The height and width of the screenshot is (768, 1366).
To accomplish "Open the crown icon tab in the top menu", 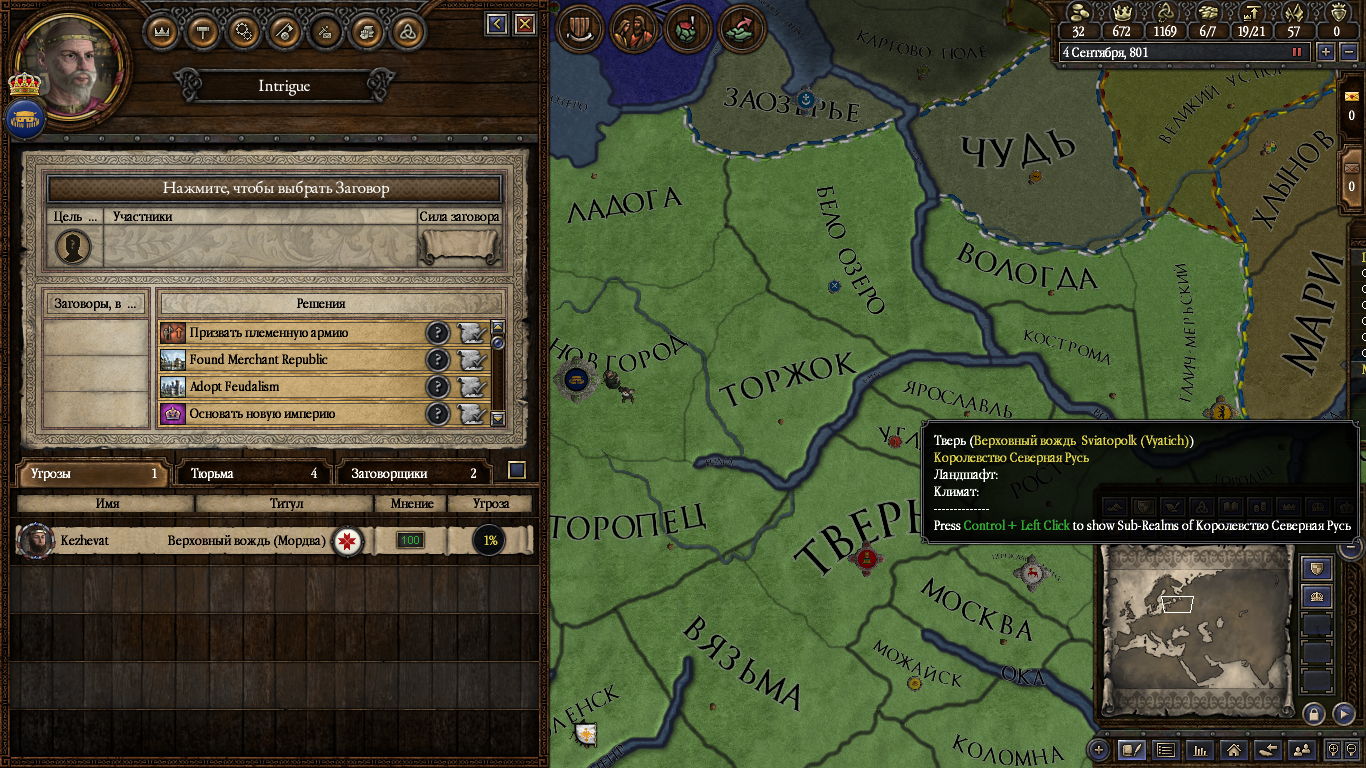I will tap(162, 31).
